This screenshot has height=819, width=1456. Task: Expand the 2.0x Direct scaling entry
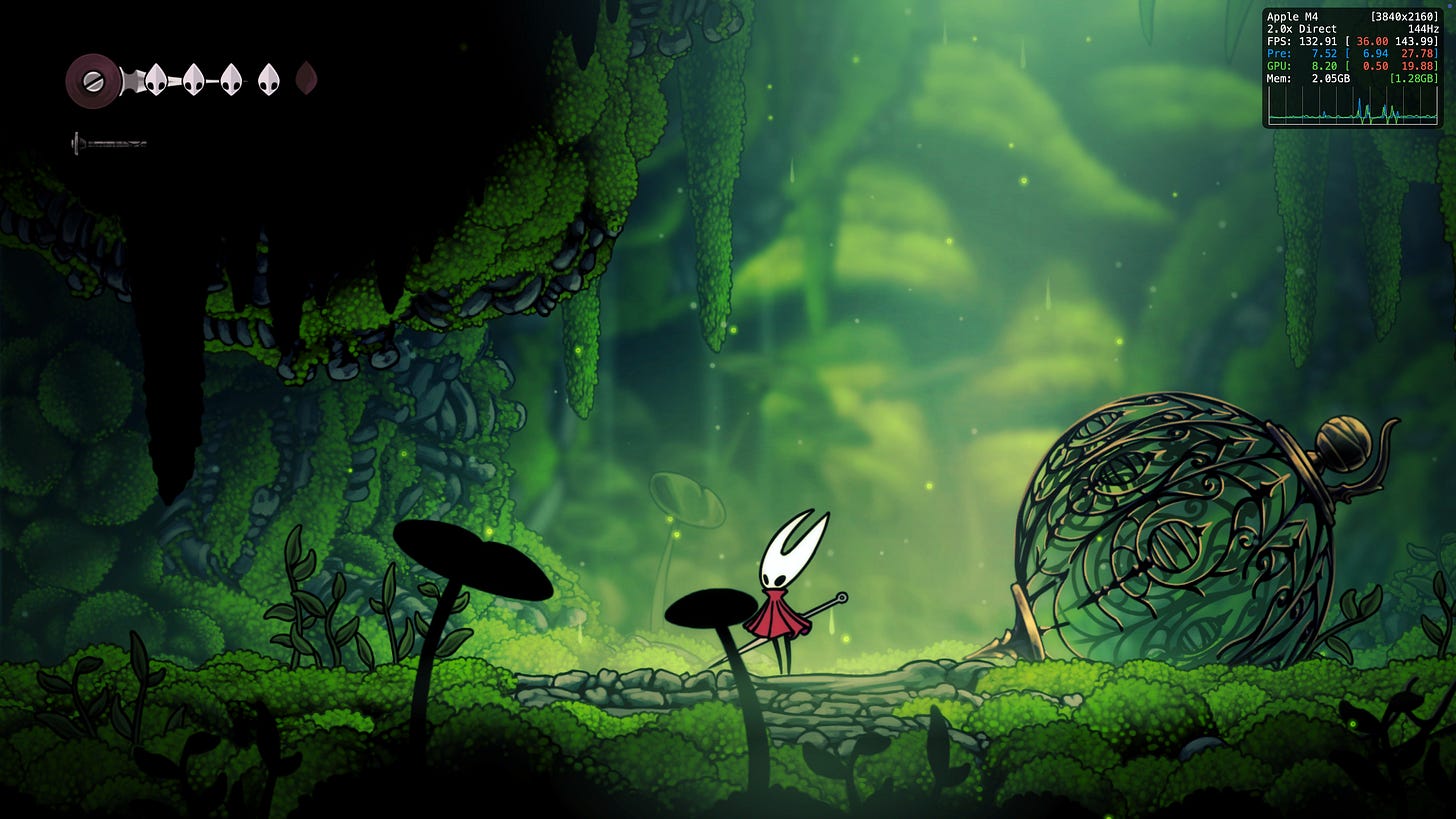click(1300, 29)
